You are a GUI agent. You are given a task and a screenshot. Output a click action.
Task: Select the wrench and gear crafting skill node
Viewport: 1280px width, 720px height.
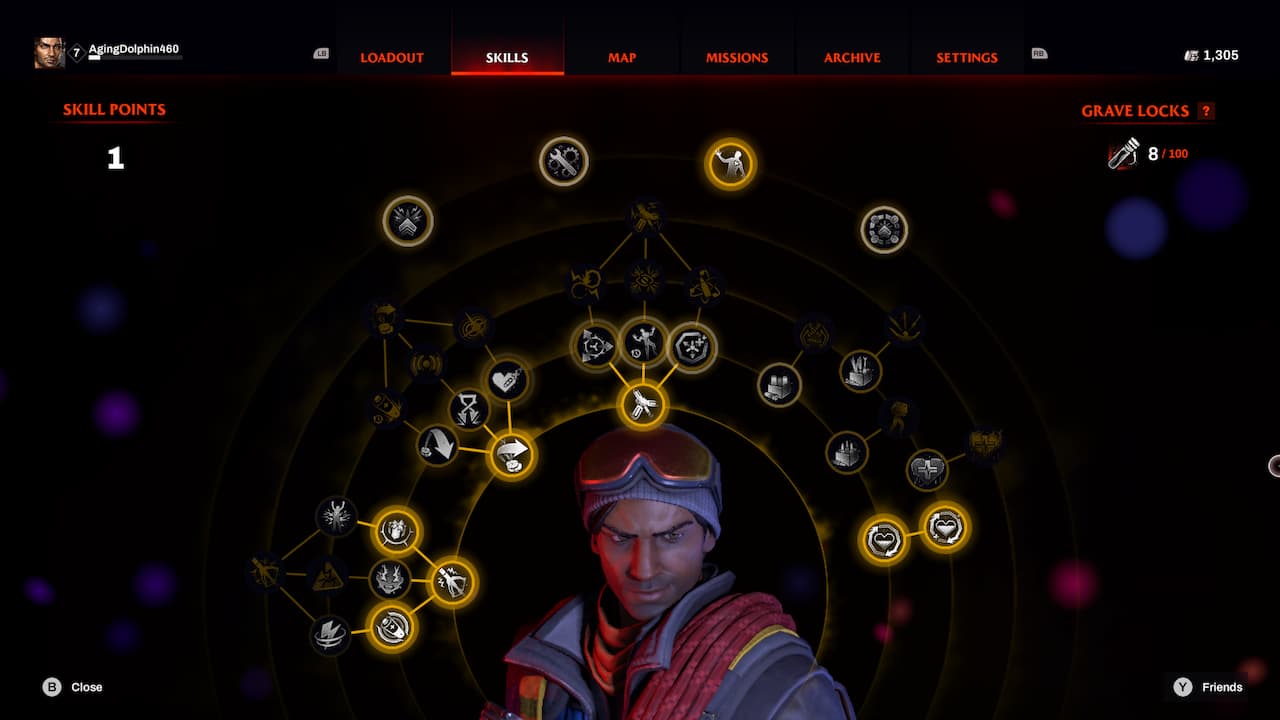click(563, 161)
